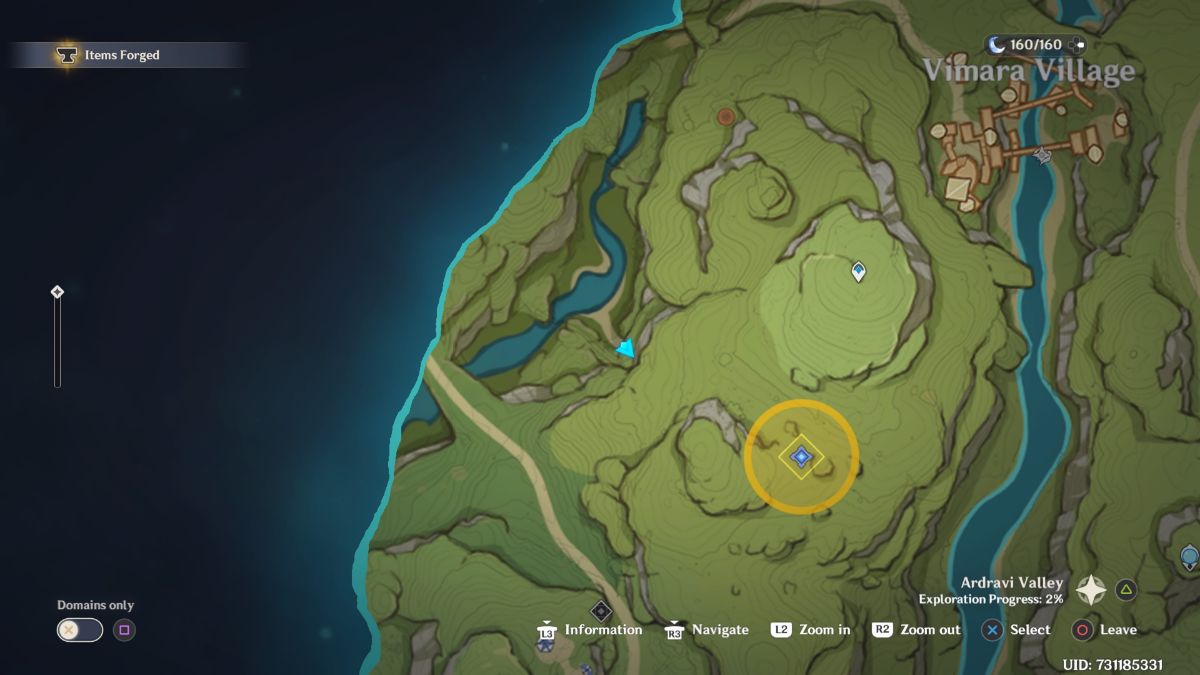Add resin with the plus button
The width and height of the screenshot is (1200, 675).
1076,45
